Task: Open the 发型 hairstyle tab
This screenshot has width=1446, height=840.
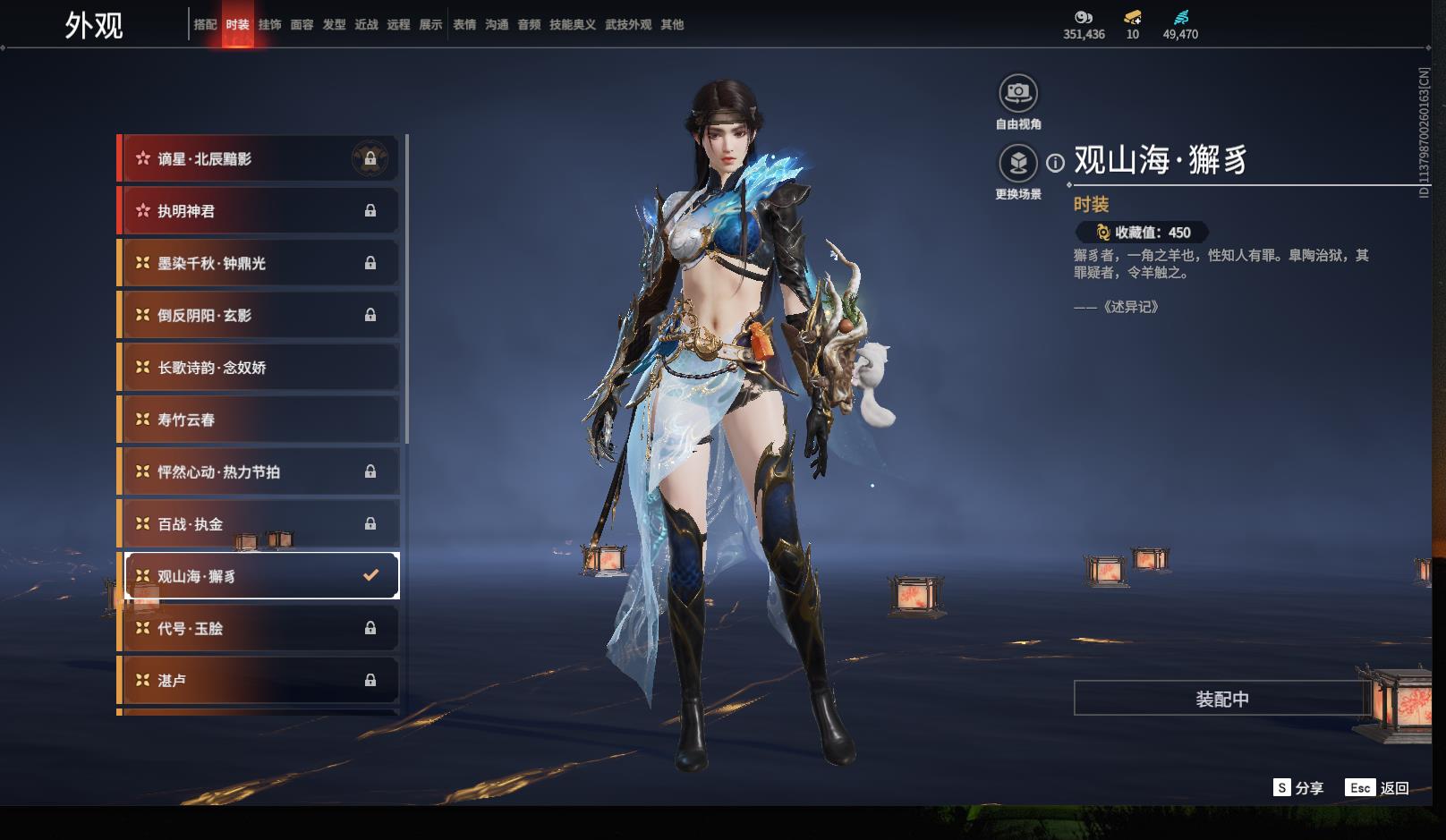Action: 334,25
